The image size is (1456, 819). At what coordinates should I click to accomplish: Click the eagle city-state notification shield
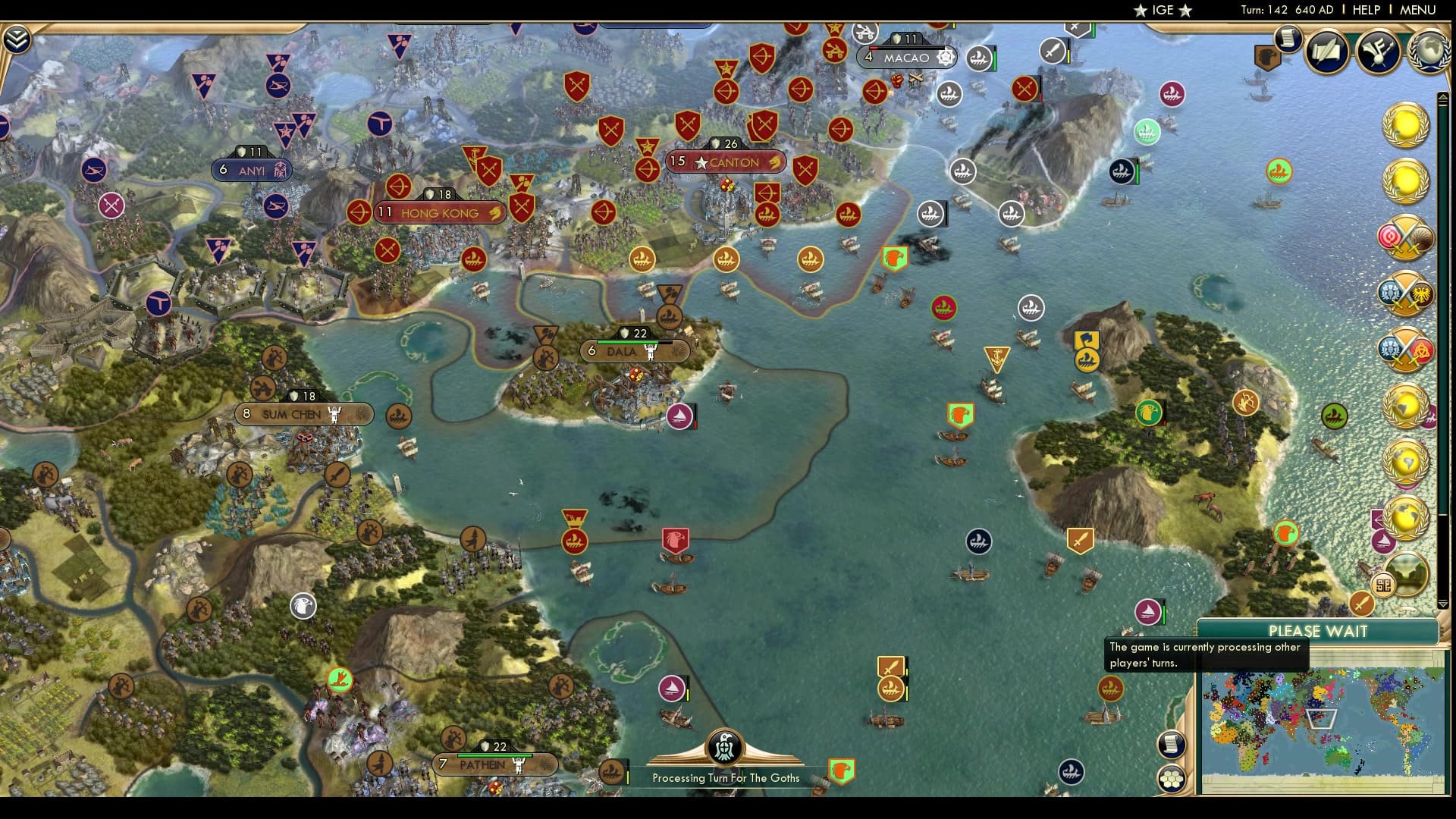(x=1267, y=55)
